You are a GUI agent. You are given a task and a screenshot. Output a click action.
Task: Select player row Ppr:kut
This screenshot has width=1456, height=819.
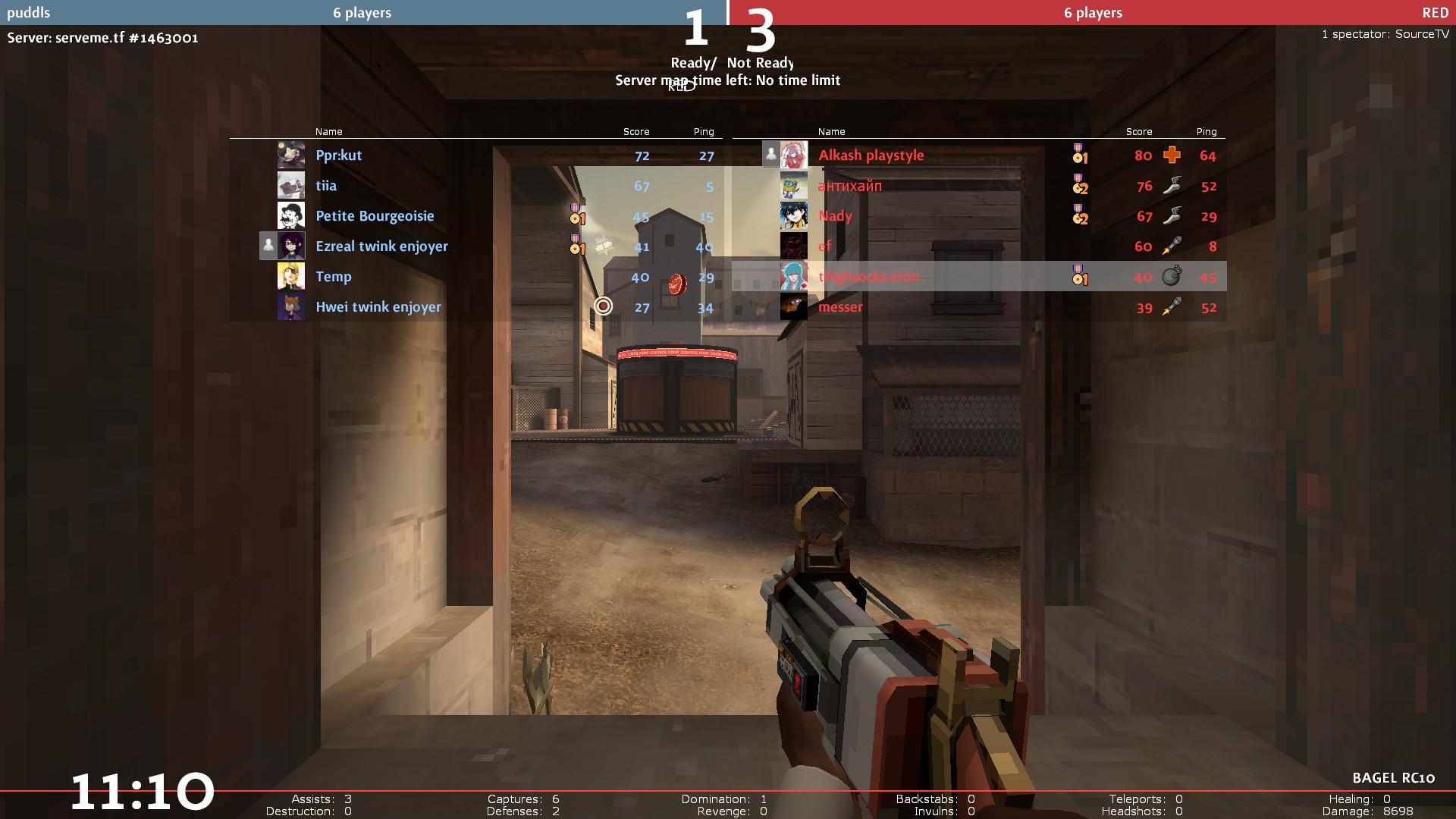[339, 155]
